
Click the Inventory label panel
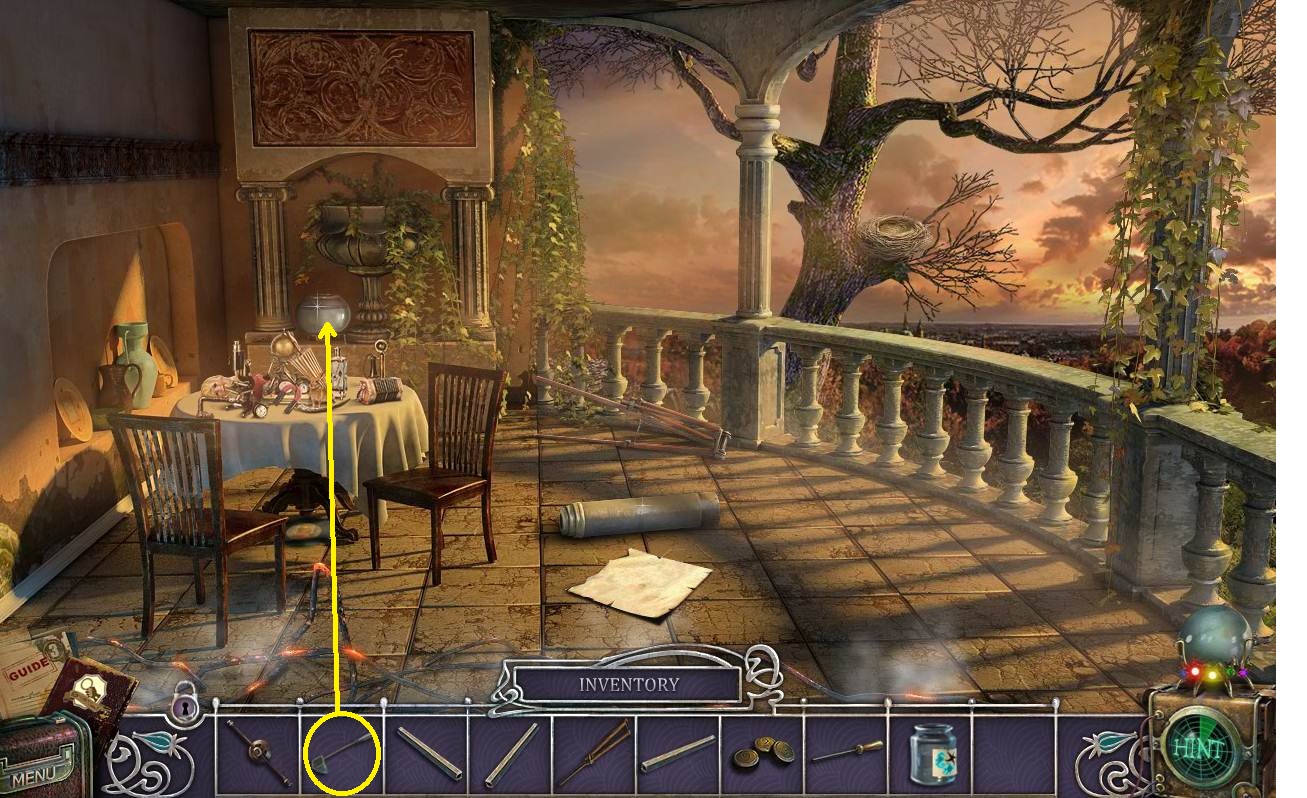coord(628,685)
